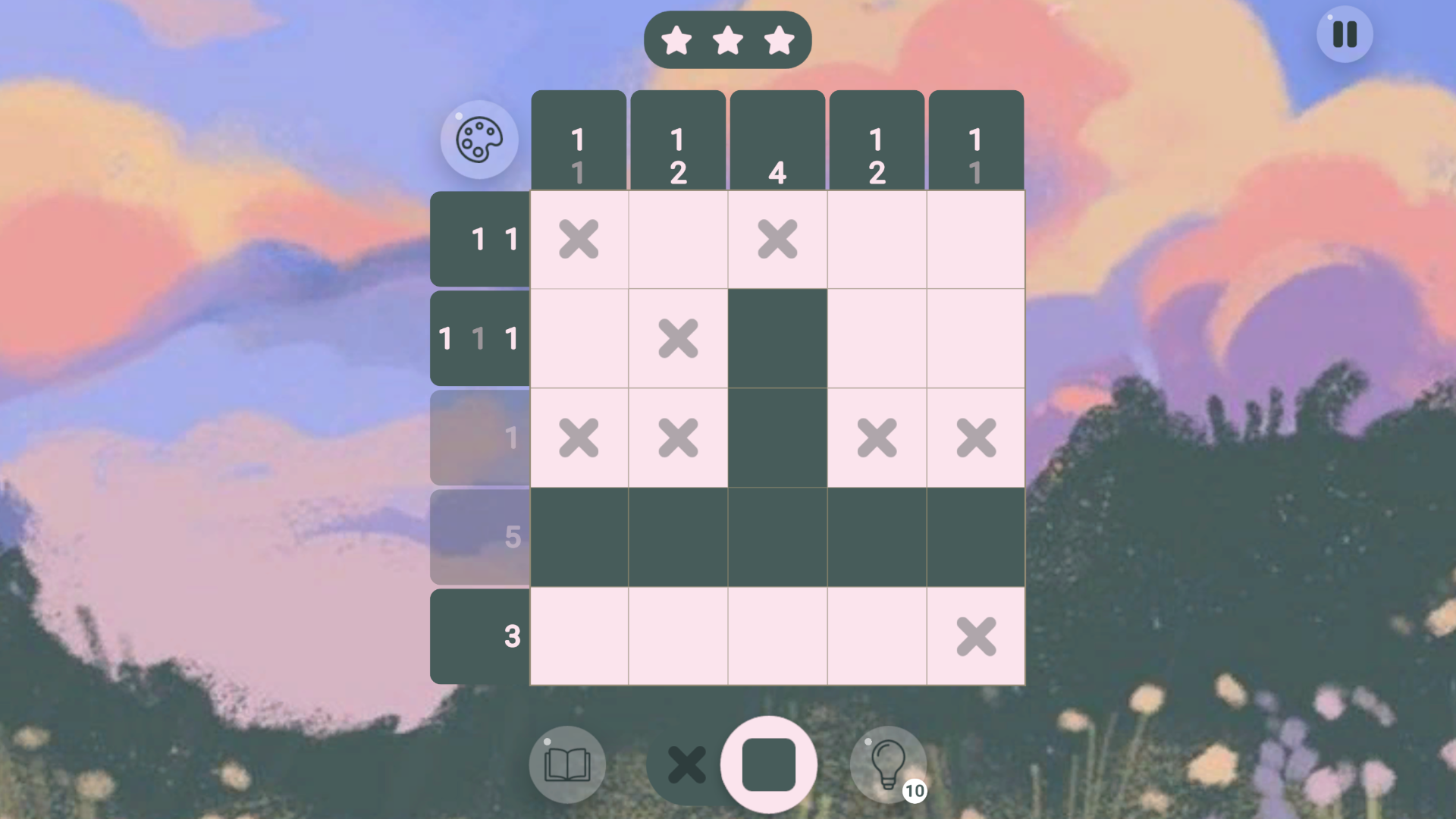Screen dimensions: 1456x819
Task: Toggle the X mark in the bottom-right cell
Action: tap(976, 636)
